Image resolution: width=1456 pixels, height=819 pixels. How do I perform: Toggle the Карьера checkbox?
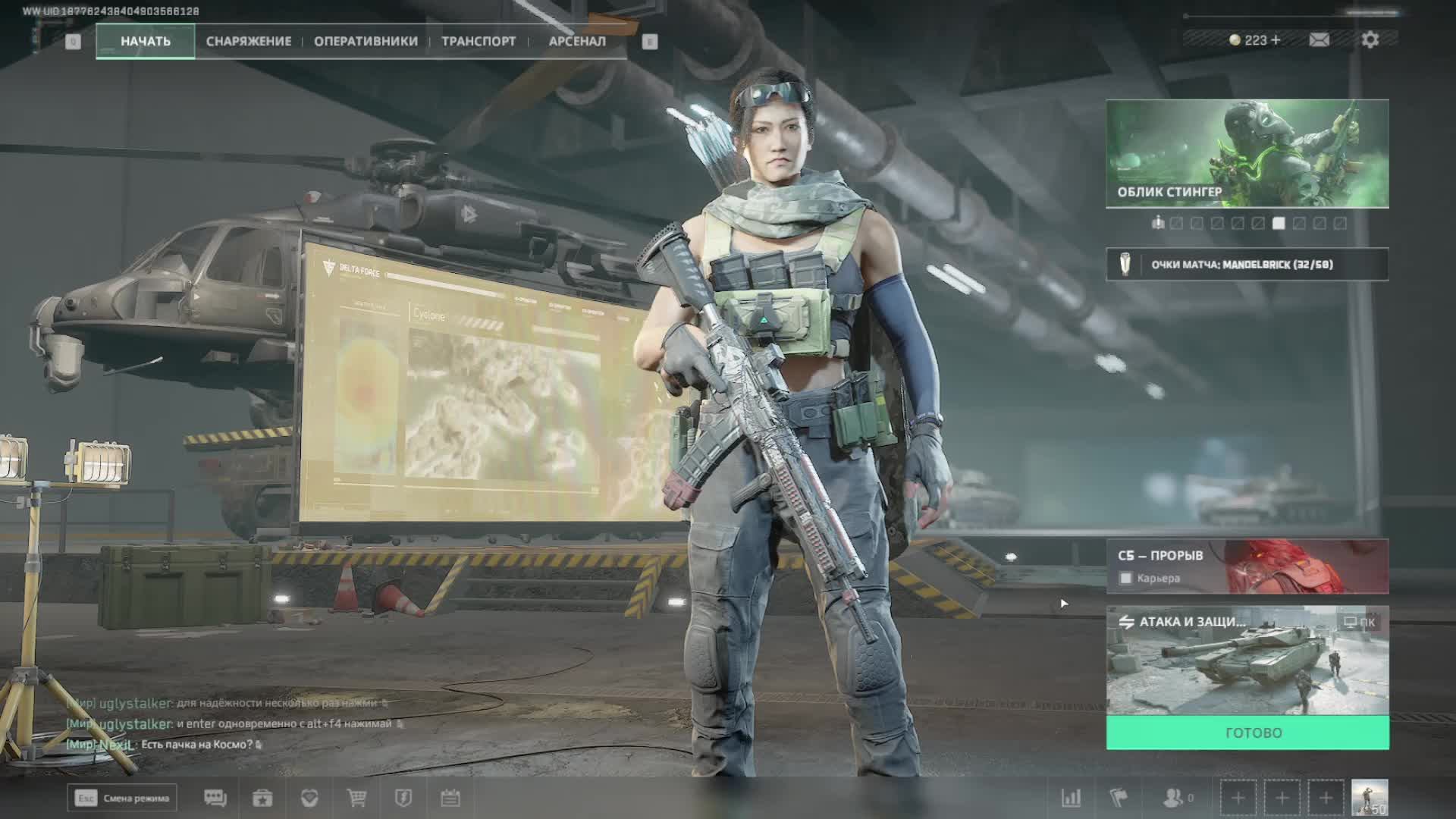[x=1126, y=579]
